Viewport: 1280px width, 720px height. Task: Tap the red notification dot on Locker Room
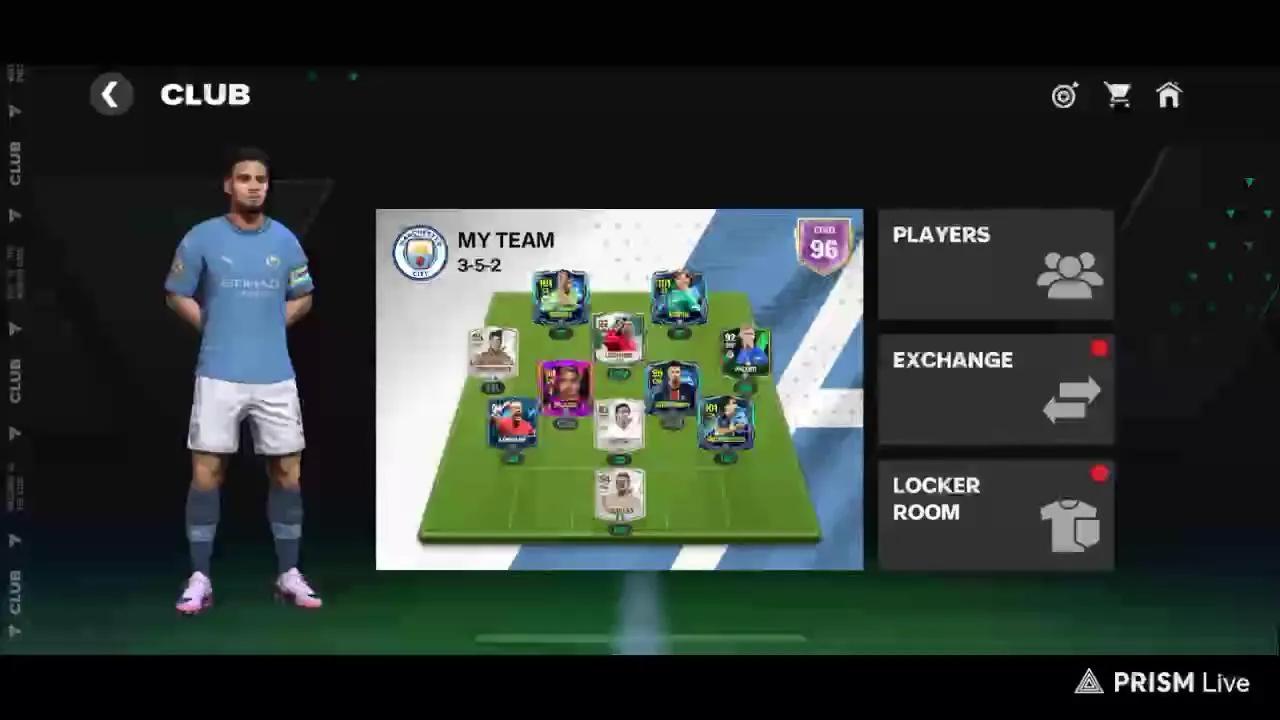pyautogui.click(x=1099, y=473)
